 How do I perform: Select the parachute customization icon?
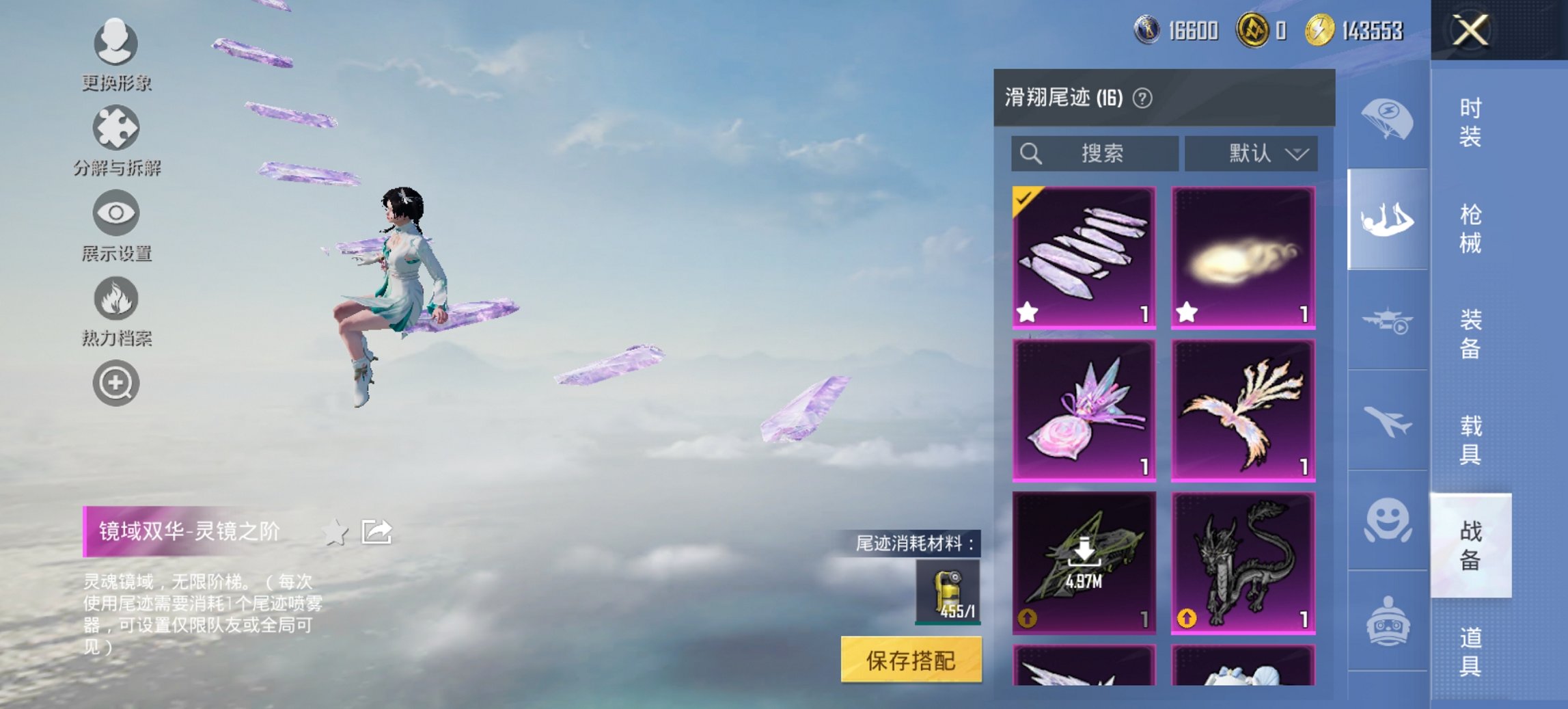point(1387,120)
